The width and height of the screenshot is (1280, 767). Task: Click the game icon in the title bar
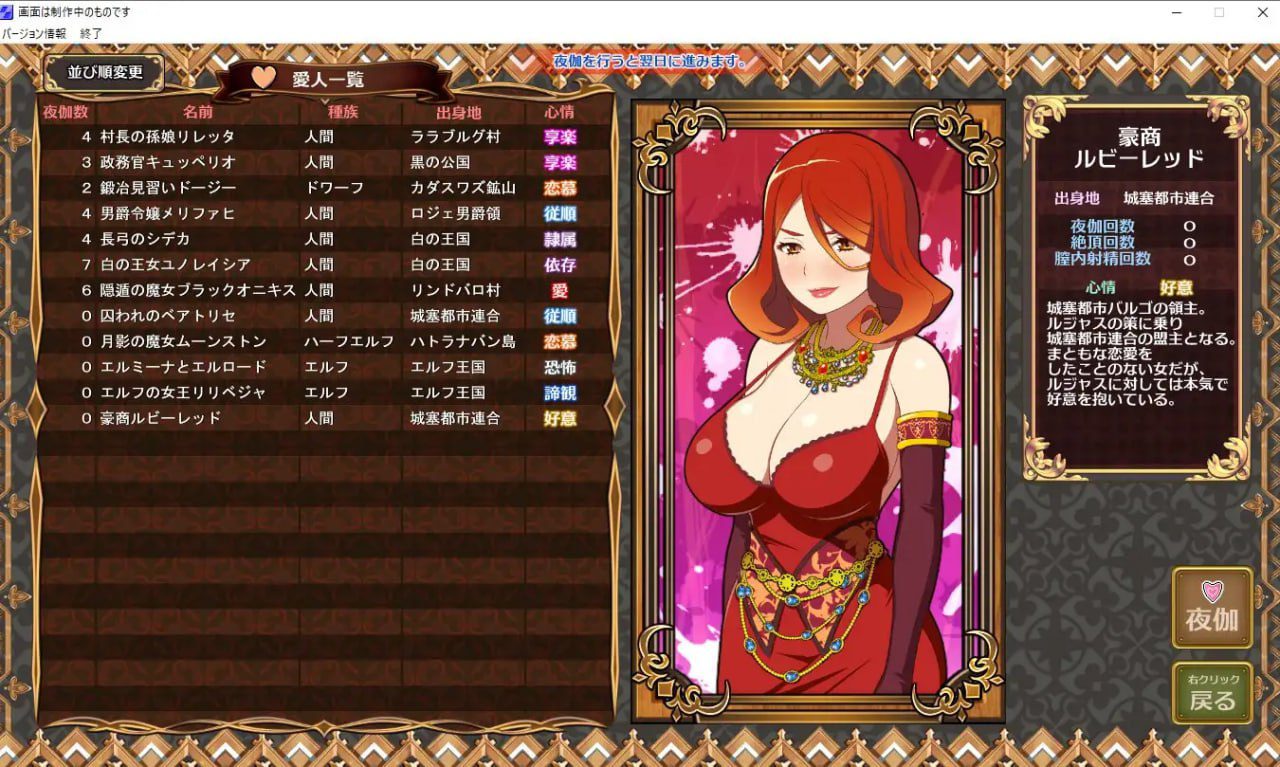[10, 12]
